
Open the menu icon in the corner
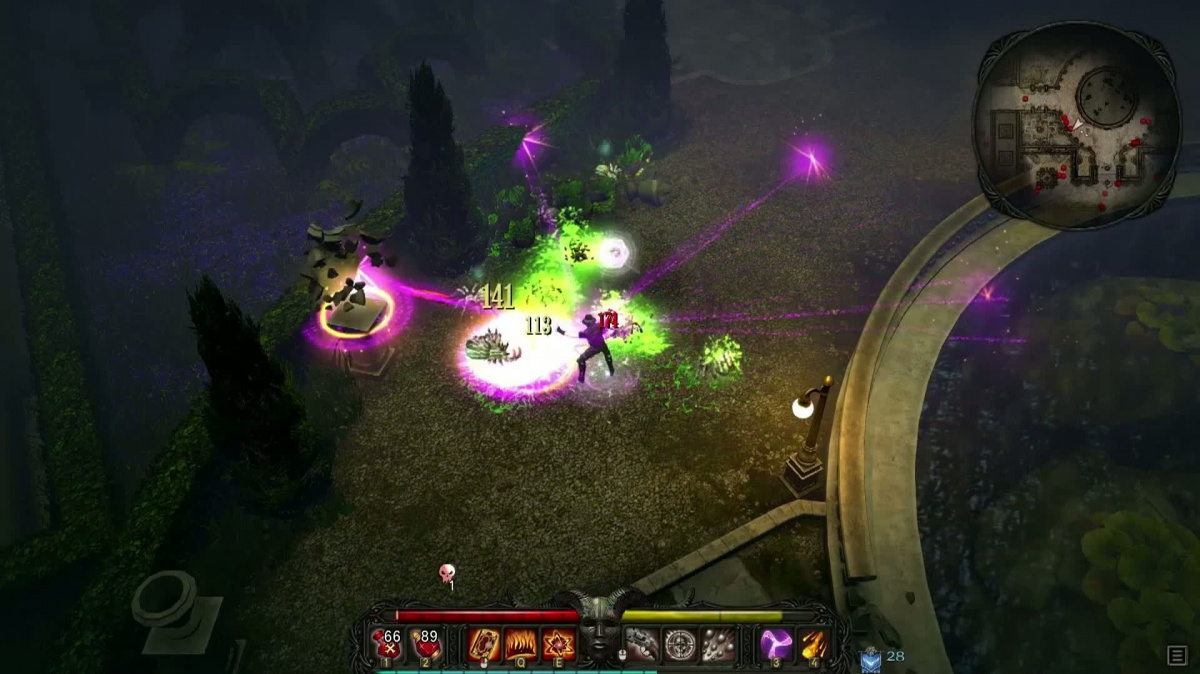coord(1177,655)
